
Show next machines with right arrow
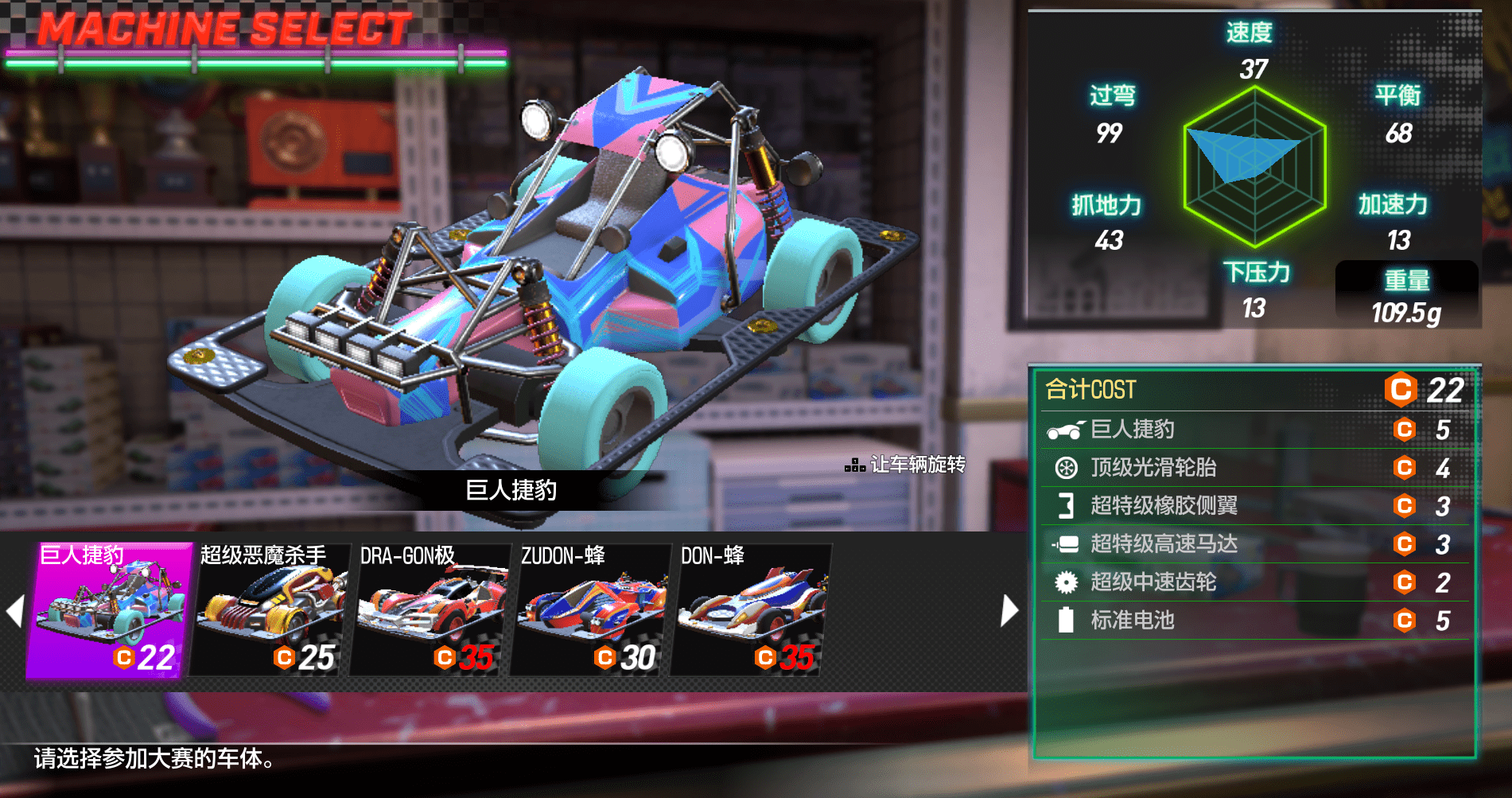click(1009, 611)
